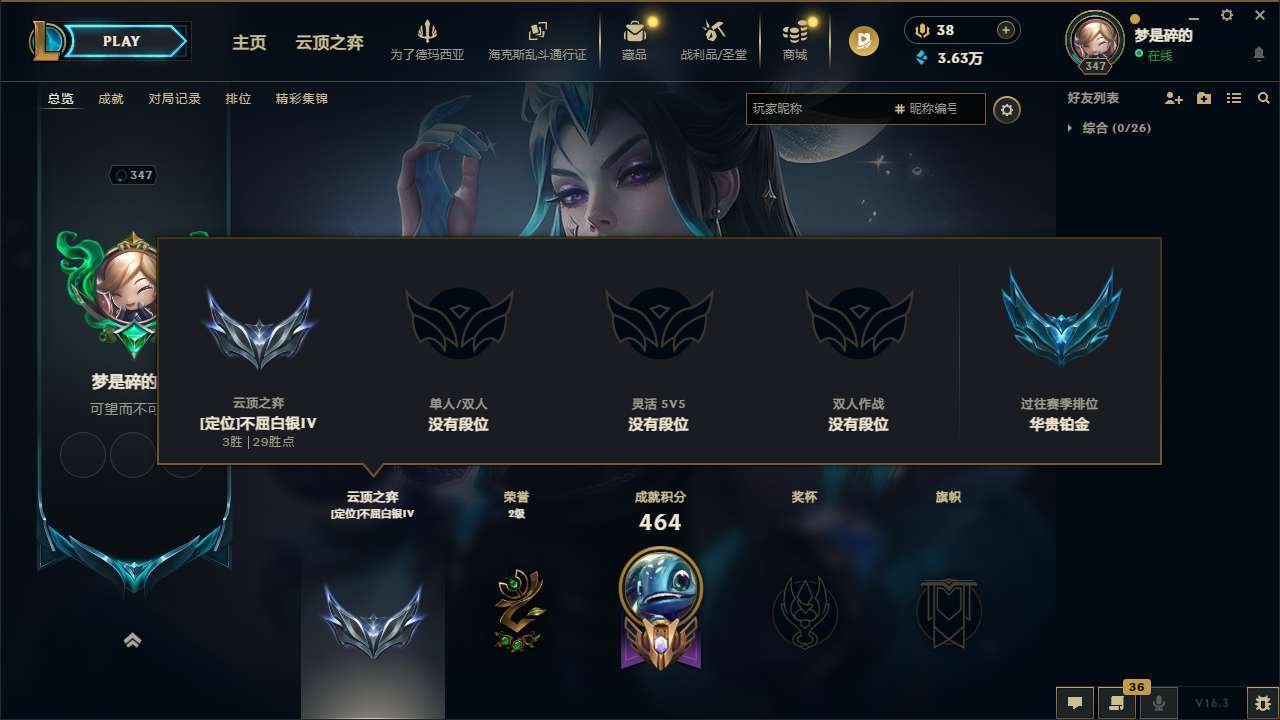The height and width of the screenshot is (720, 1280).
Task: Switch to the 对局记录 tab
Action: coord(175,98)
